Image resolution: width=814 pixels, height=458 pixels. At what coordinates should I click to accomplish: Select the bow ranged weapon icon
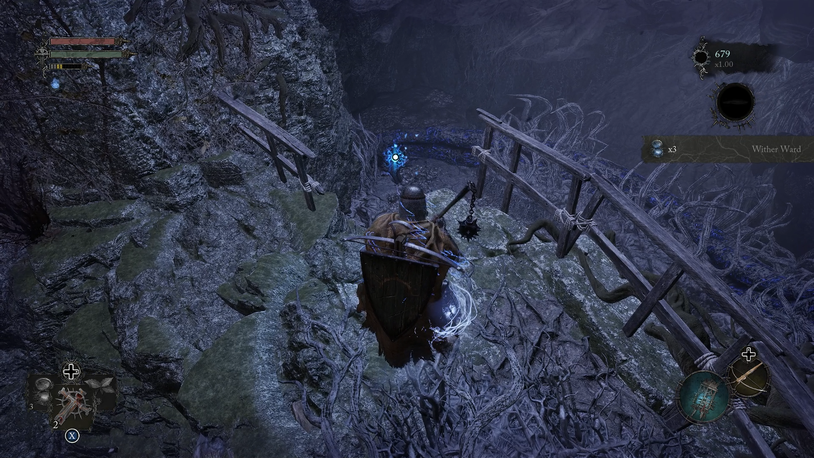(747, 376)
